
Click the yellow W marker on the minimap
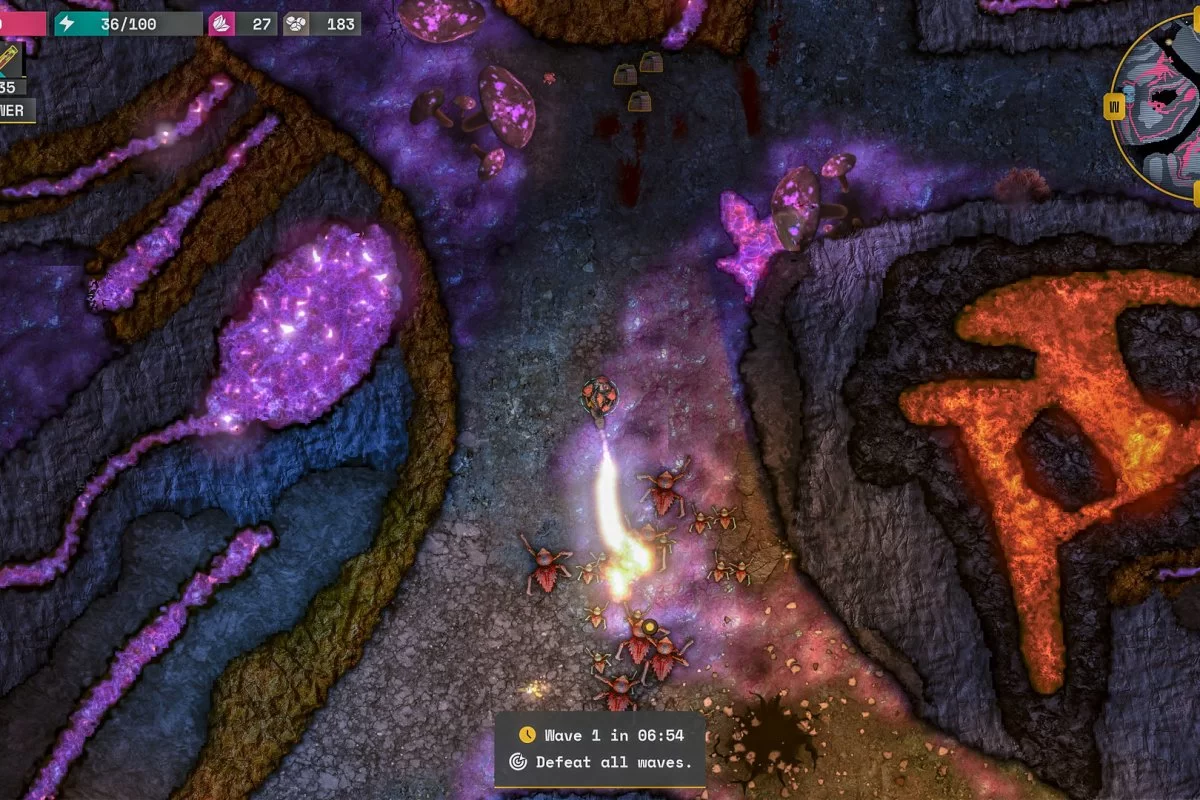pos(1112,105)
